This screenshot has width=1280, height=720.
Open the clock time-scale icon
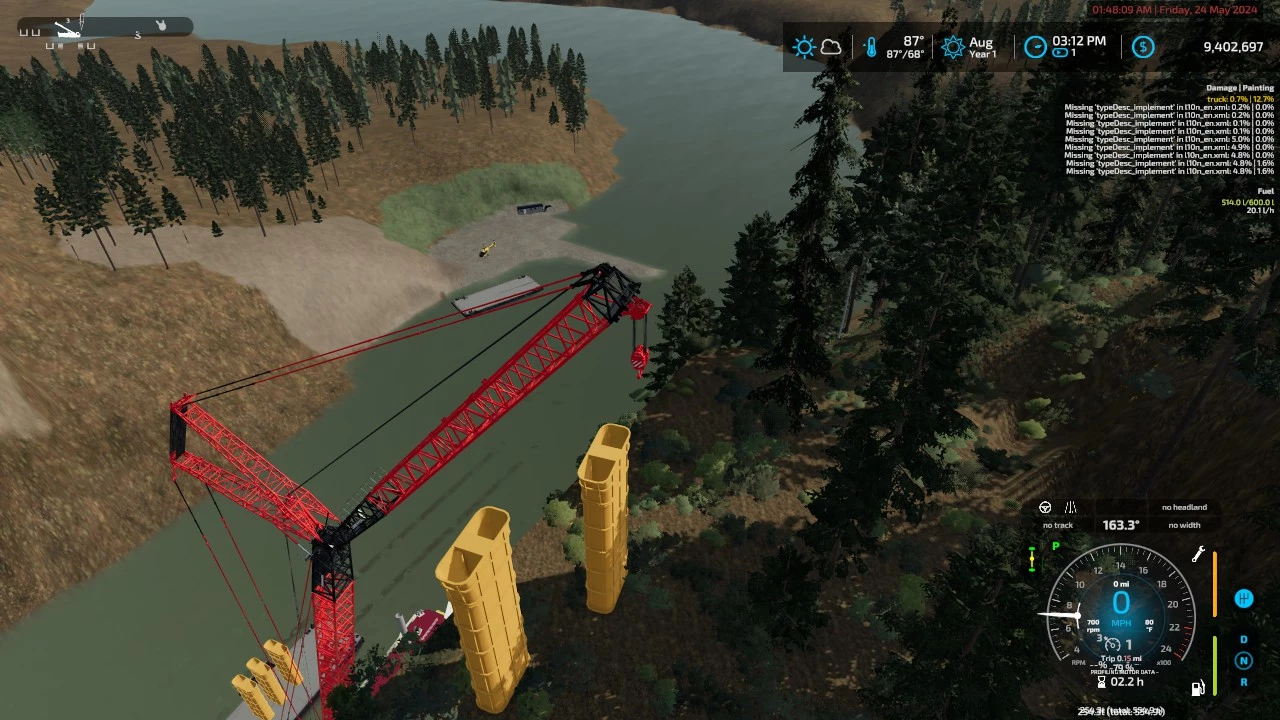(1035, 47)
